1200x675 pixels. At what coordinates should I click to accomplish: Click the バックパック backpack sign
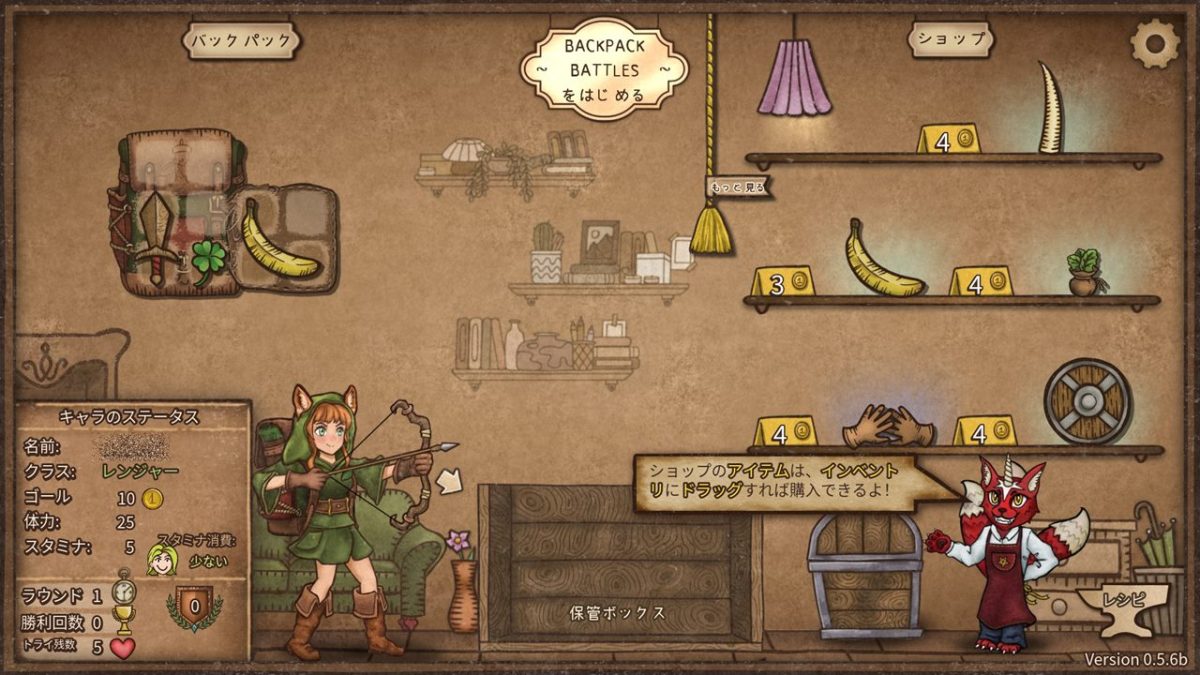click(x=241, y=41)
